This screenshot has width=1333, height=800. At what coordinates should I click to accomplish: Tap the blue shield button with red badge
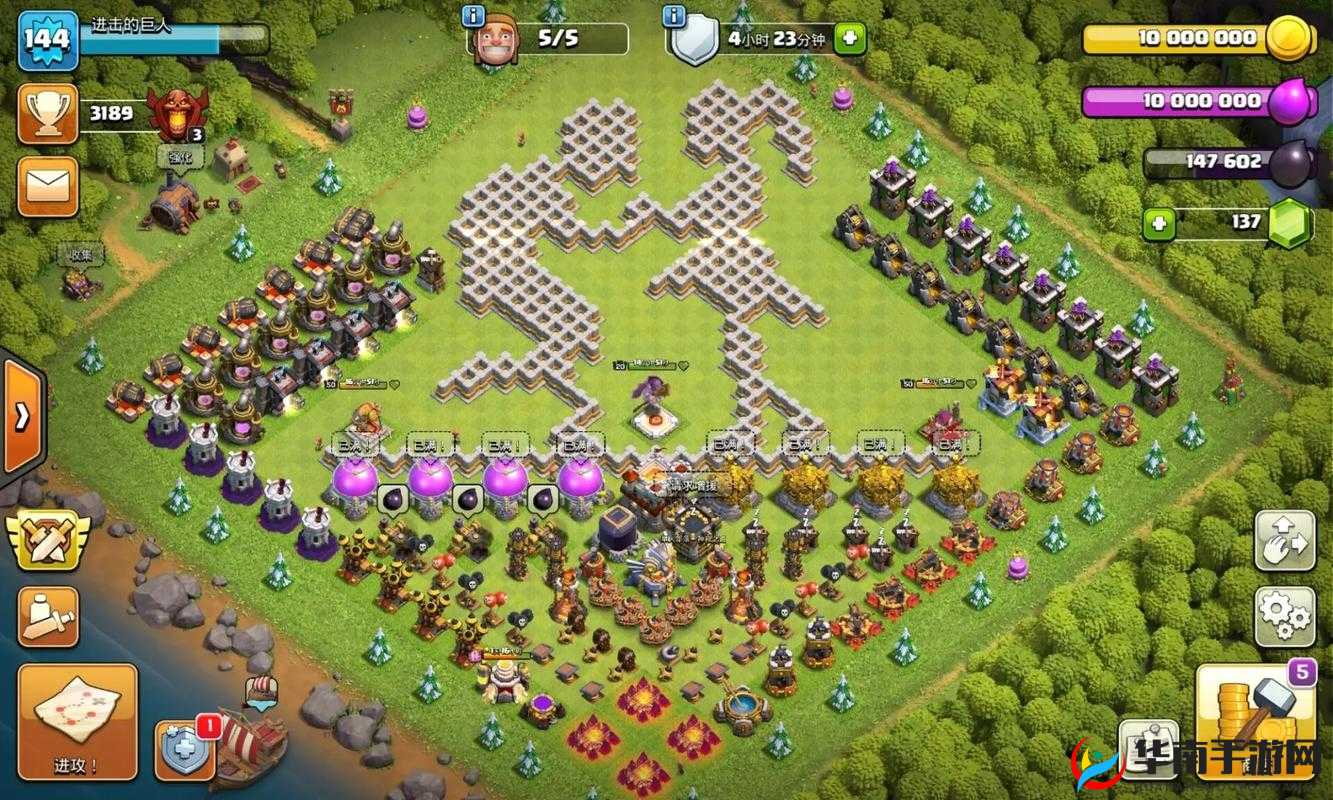185,749
